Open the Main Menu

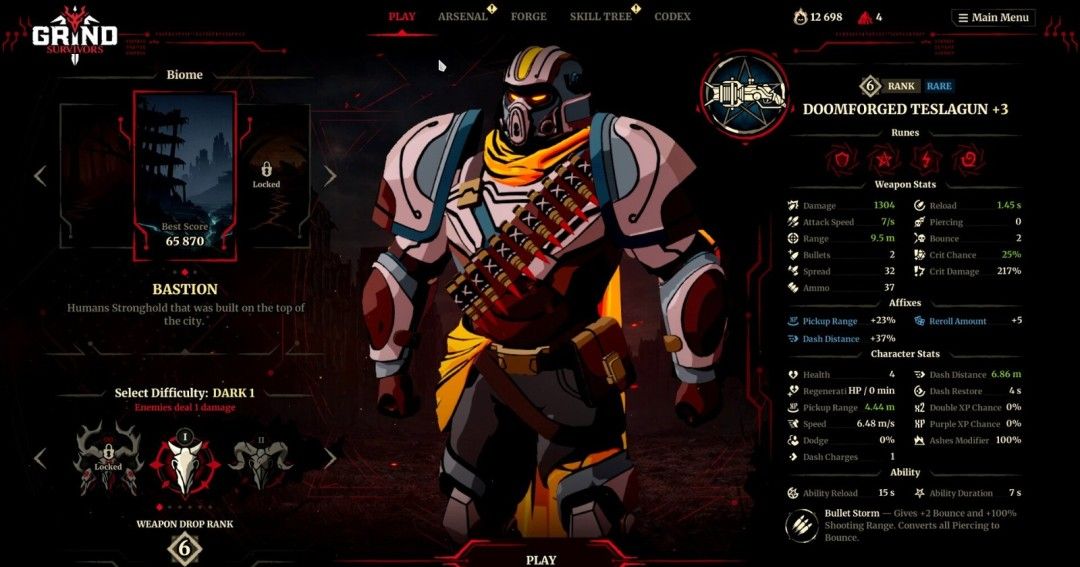click(x=993, y=17)
